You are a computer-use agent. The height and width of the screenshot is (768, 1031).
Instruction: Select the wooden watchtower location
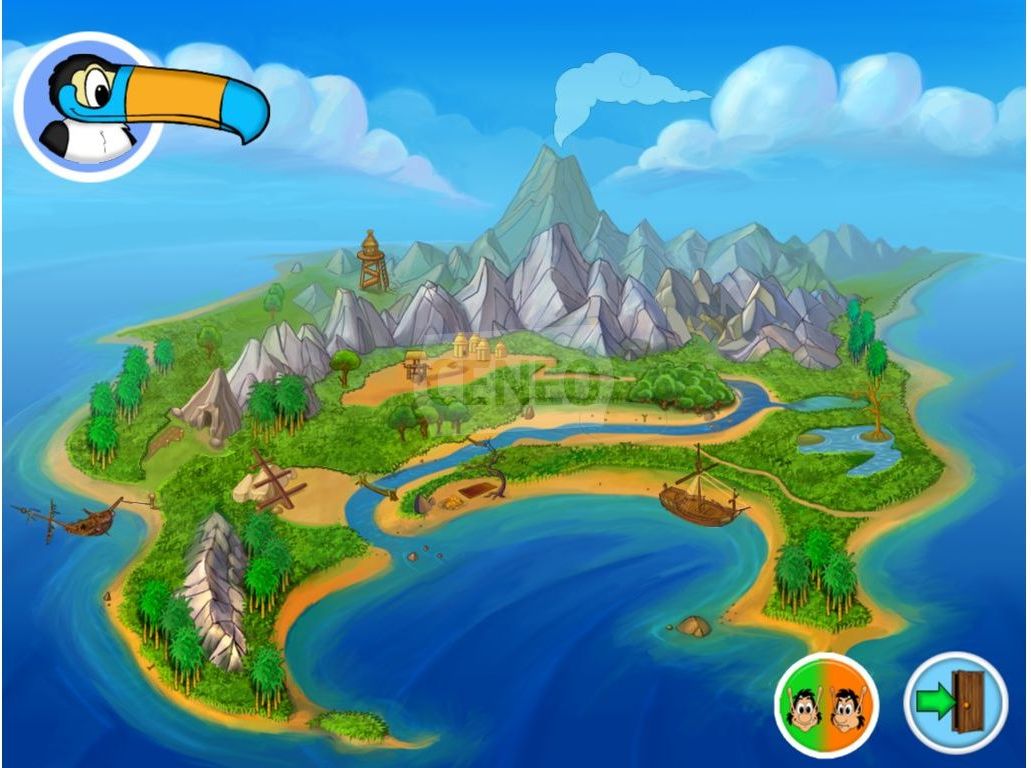pyautogui.click(x=373, y=261)
